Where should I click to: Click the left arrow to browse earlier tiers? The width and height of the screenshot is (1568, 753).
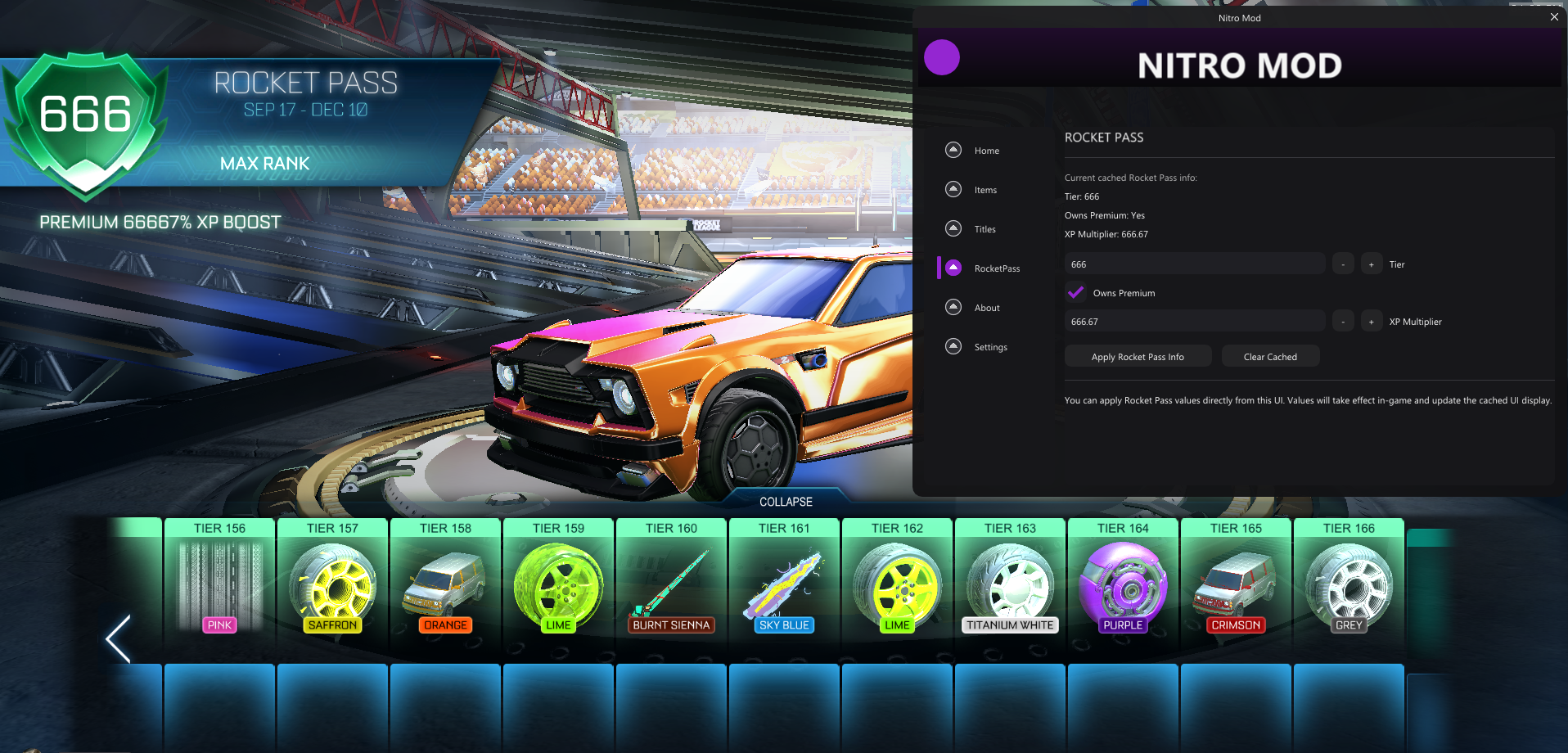pos(116,639)
